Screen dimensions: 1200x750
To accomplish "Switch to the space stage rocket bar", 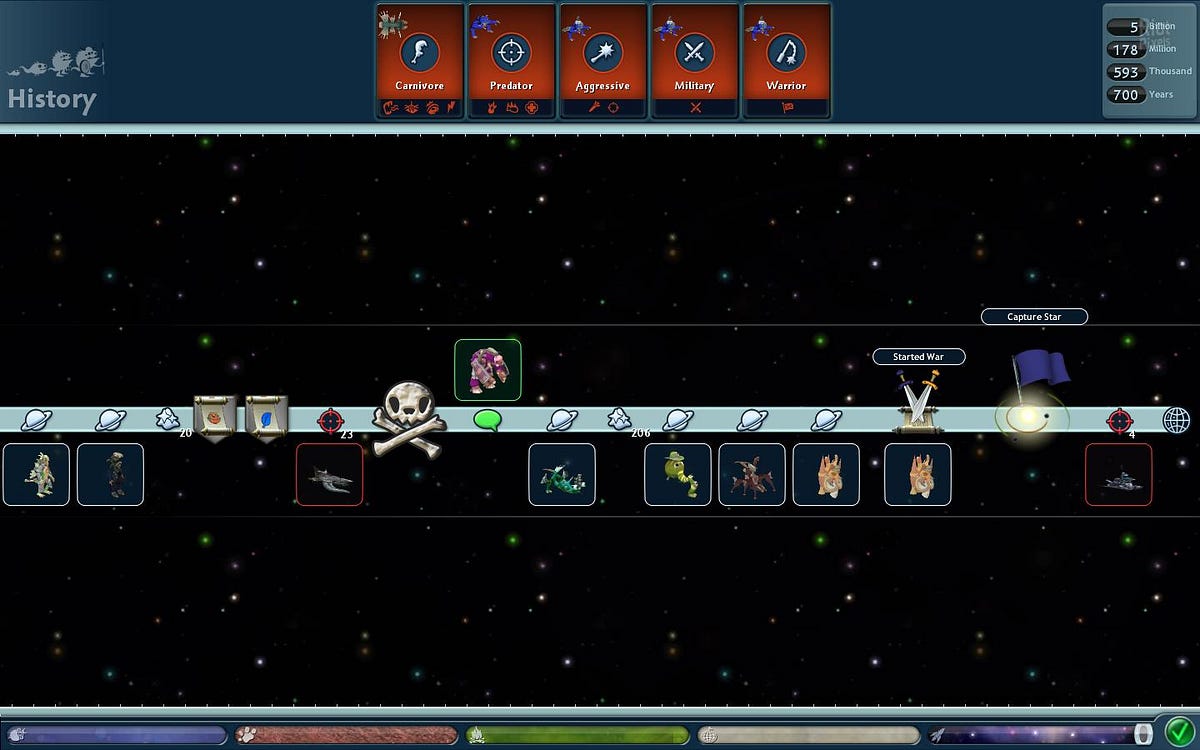I will (x=1040, y=735).
